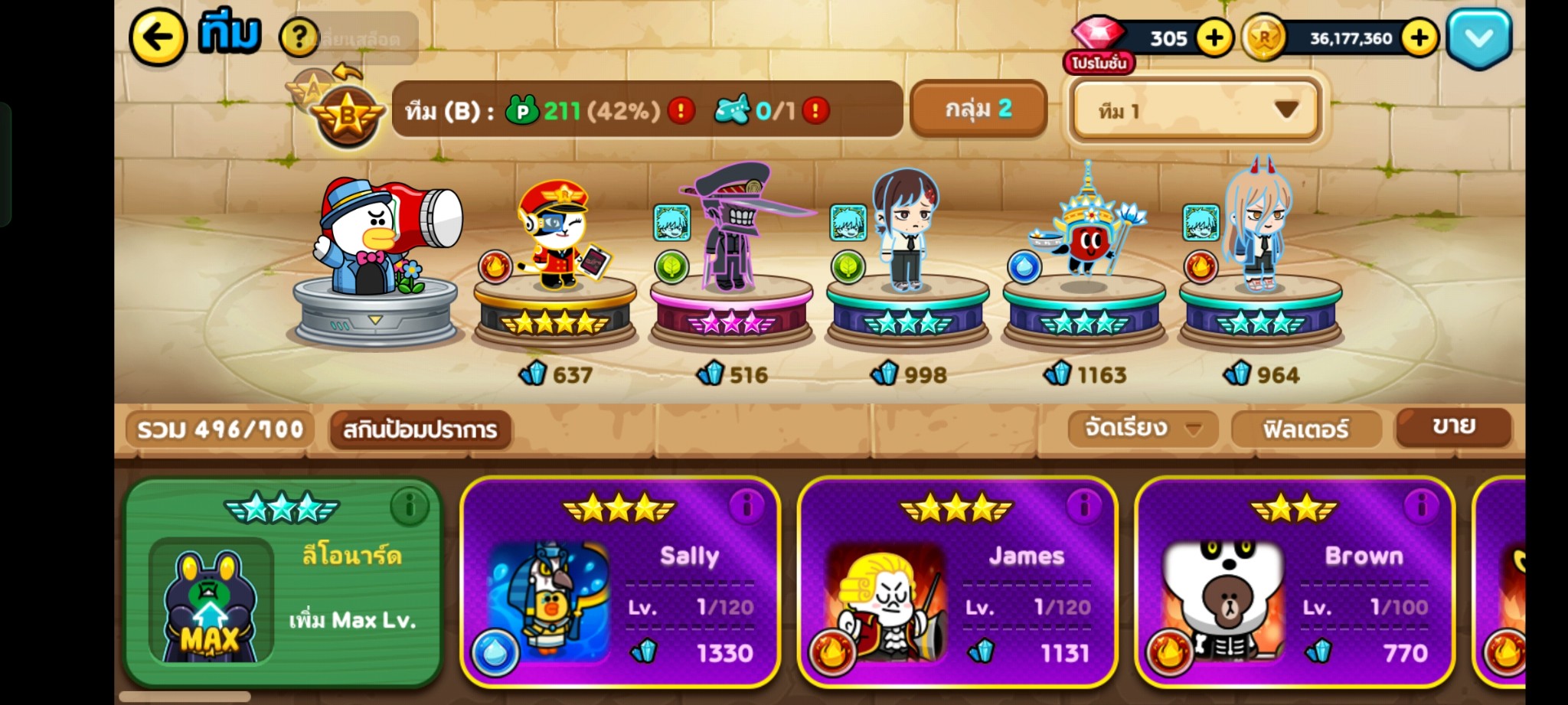
Task: Open the สกินป้อมปราการ tower skin button
Action: (x=420, y=429)
